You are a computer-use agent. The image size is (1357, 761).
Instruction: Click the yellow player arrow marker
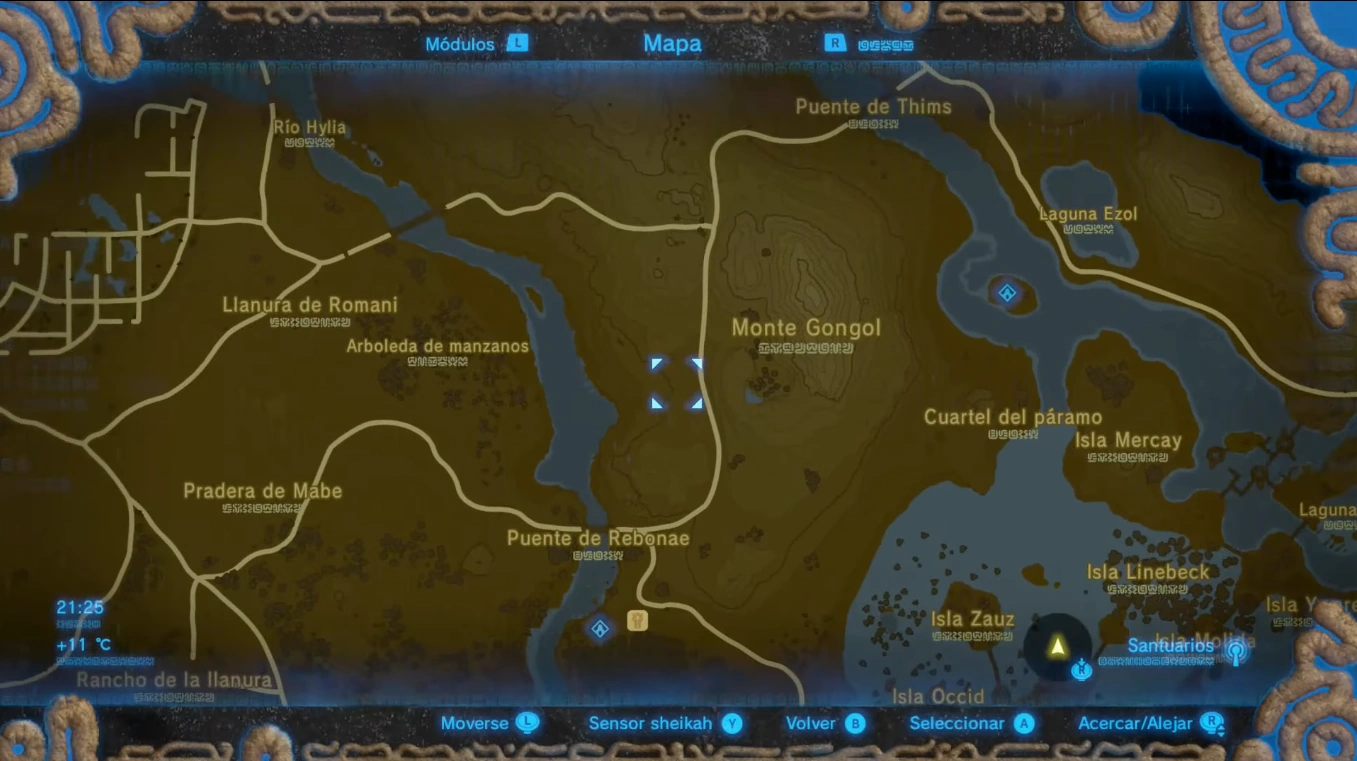[1057, 647]
